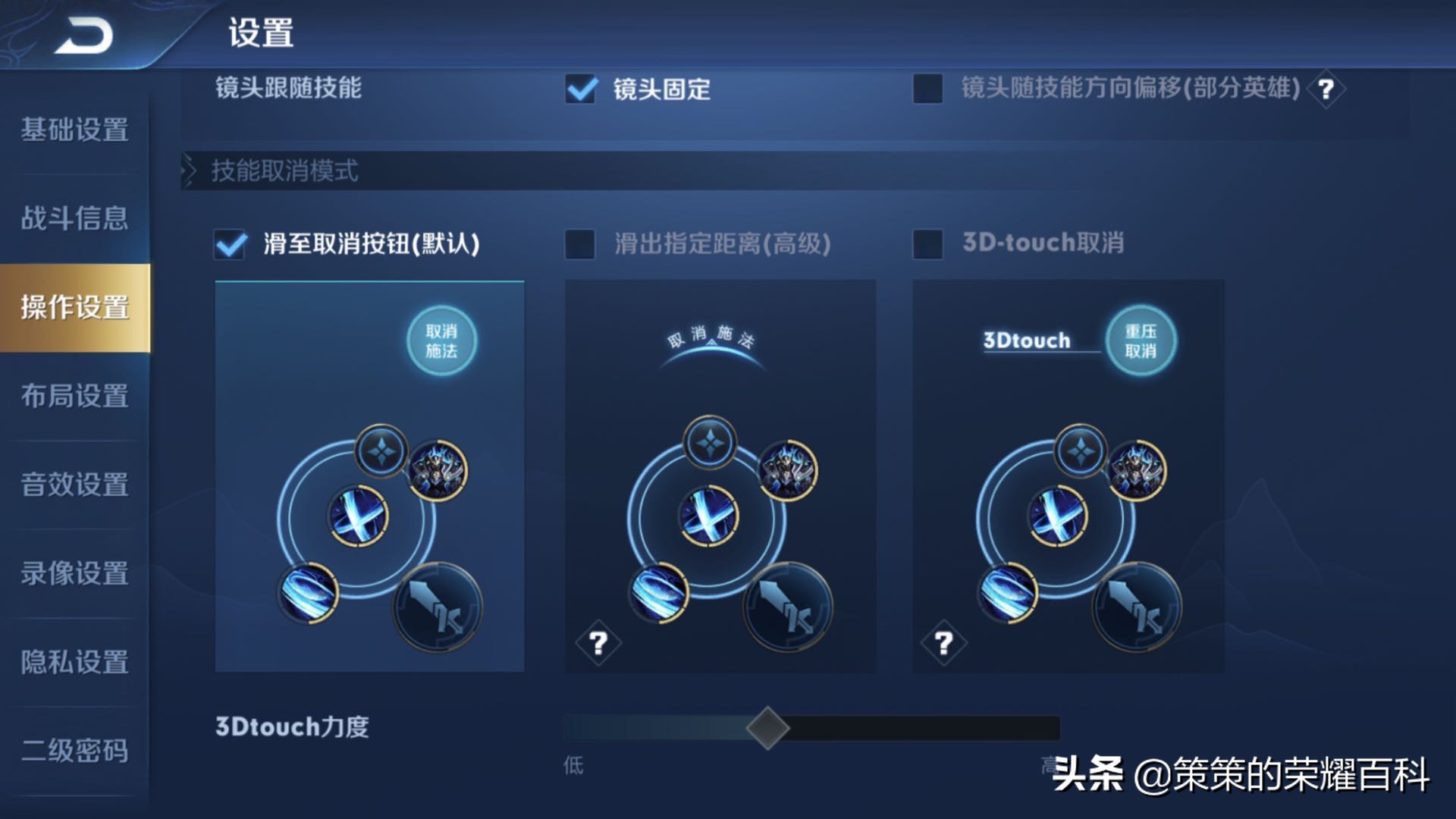Click the 取消施法 arc area in middle preview
This screenshot has height=819, width=1456.
(709, 337)
